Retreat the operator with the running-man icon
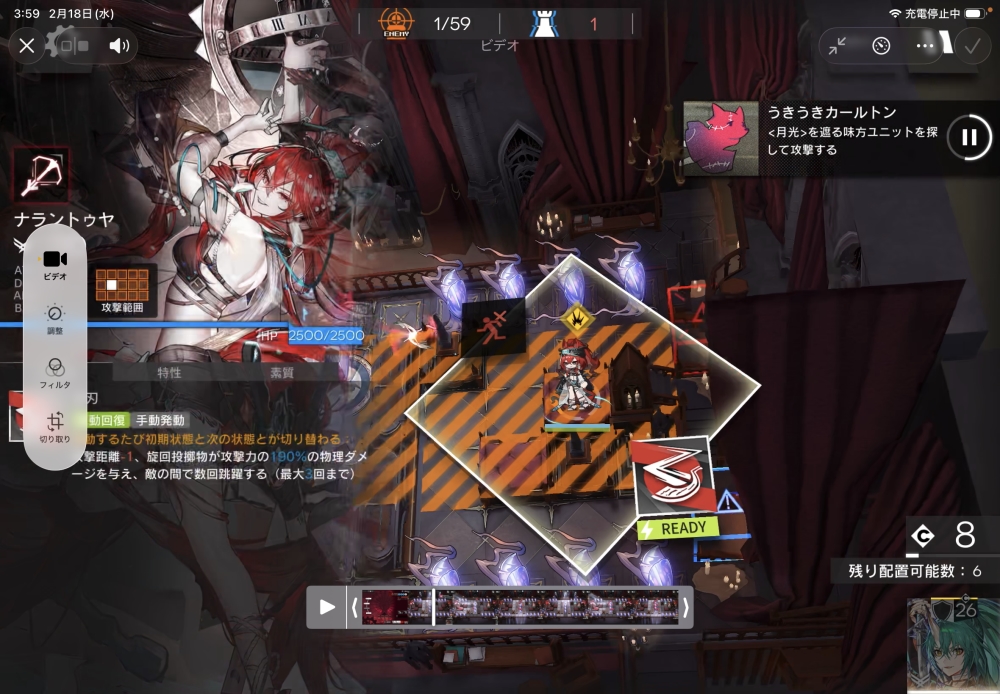This screenshot has width=1000, height=694. point(492,325)
